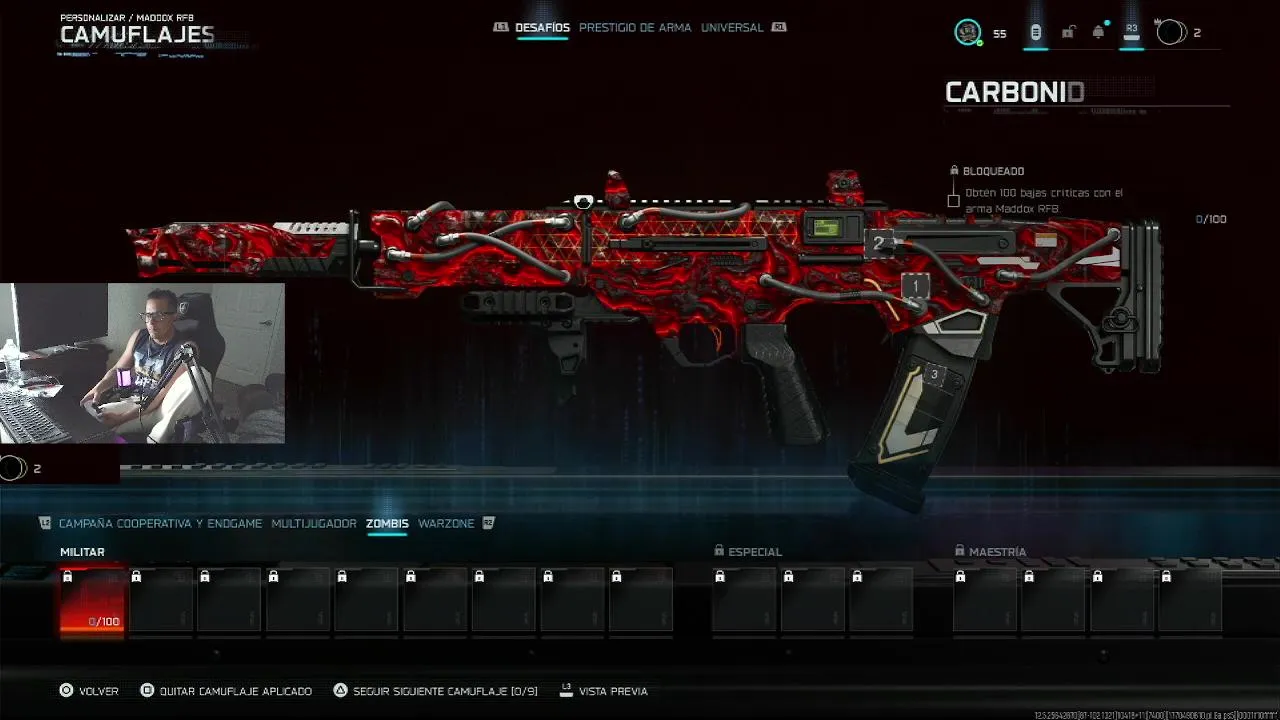
Task: Open the player profile emblem
Action: click(967, 33)
